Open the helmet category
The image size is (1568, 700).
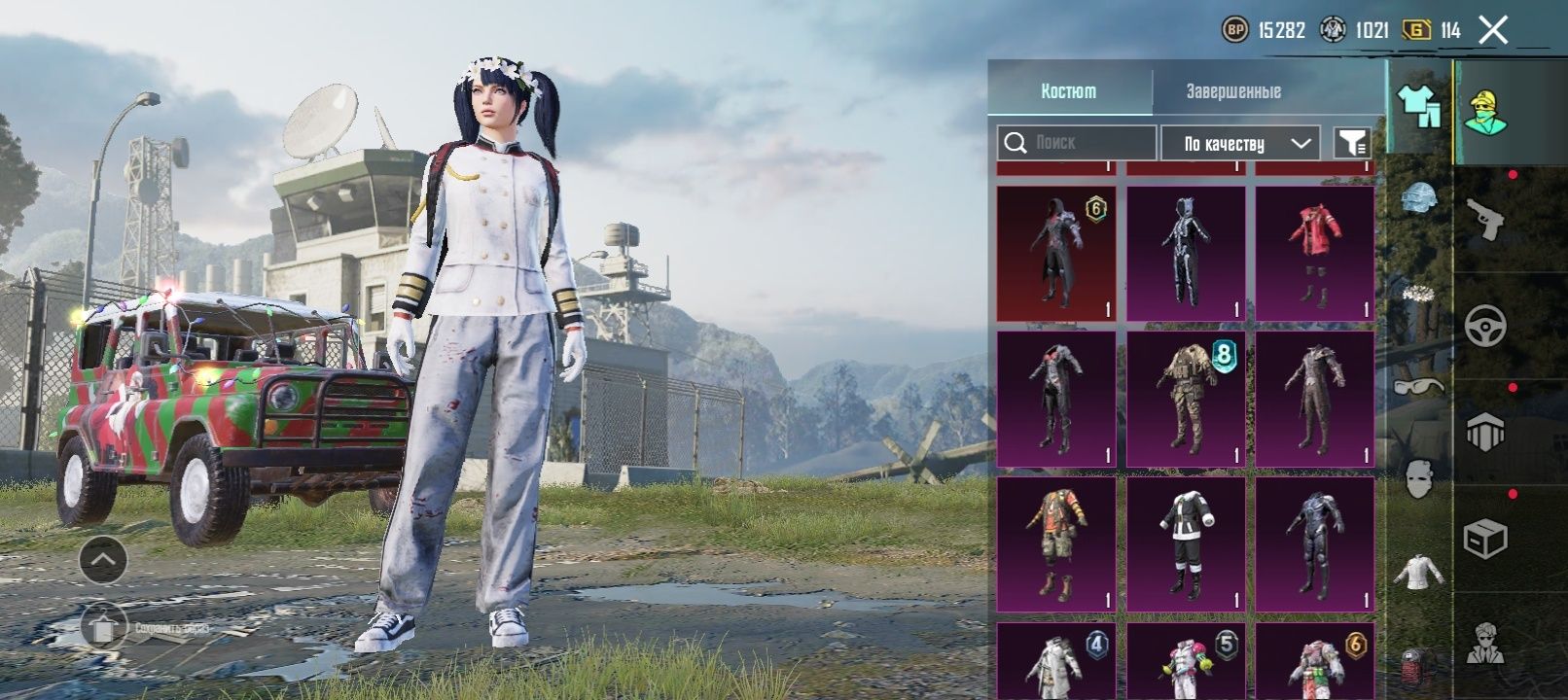point(1418,196)
